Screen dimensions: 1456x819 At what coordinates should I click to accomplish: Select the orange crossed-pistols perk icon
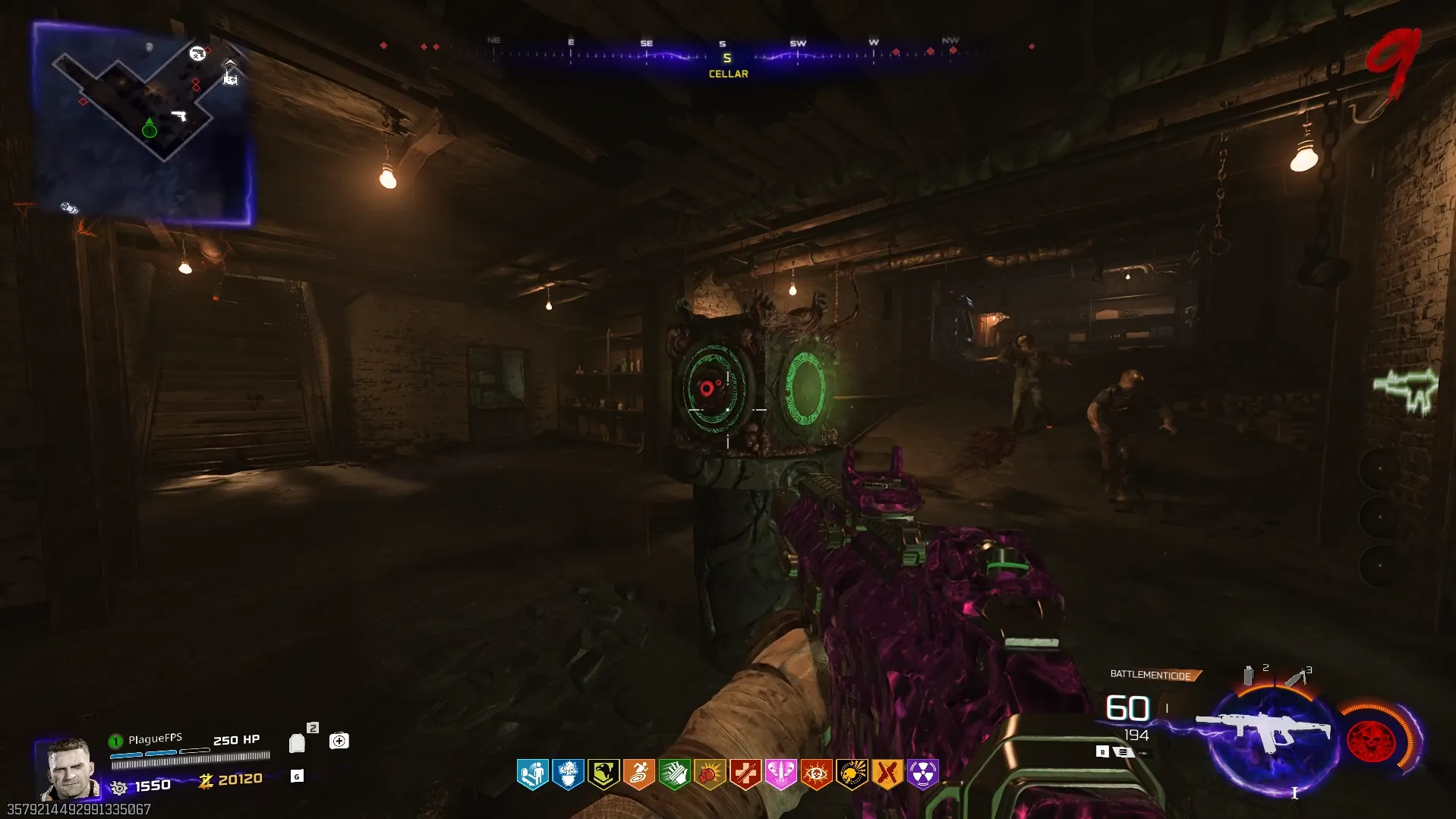click(x=887, y=774)
